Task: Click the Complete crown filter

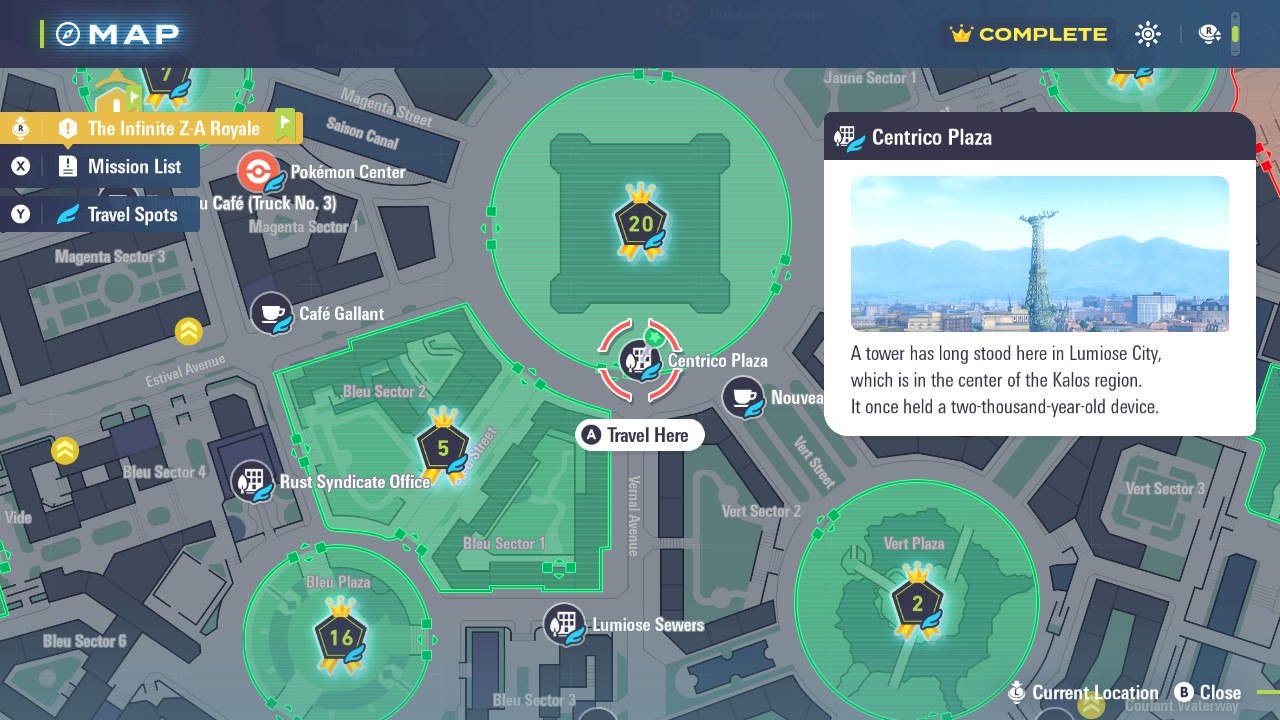Action: [1030, 35]
